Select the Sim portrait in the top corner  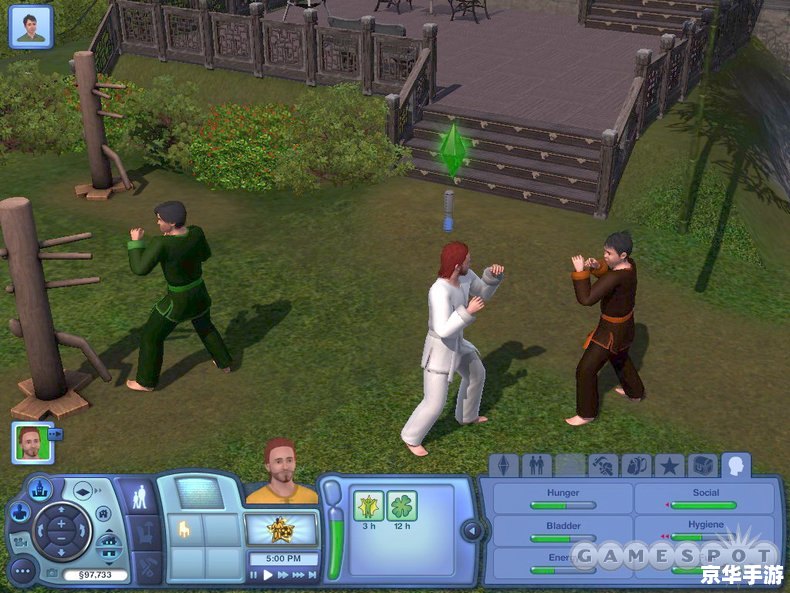[x=30, y=26]
